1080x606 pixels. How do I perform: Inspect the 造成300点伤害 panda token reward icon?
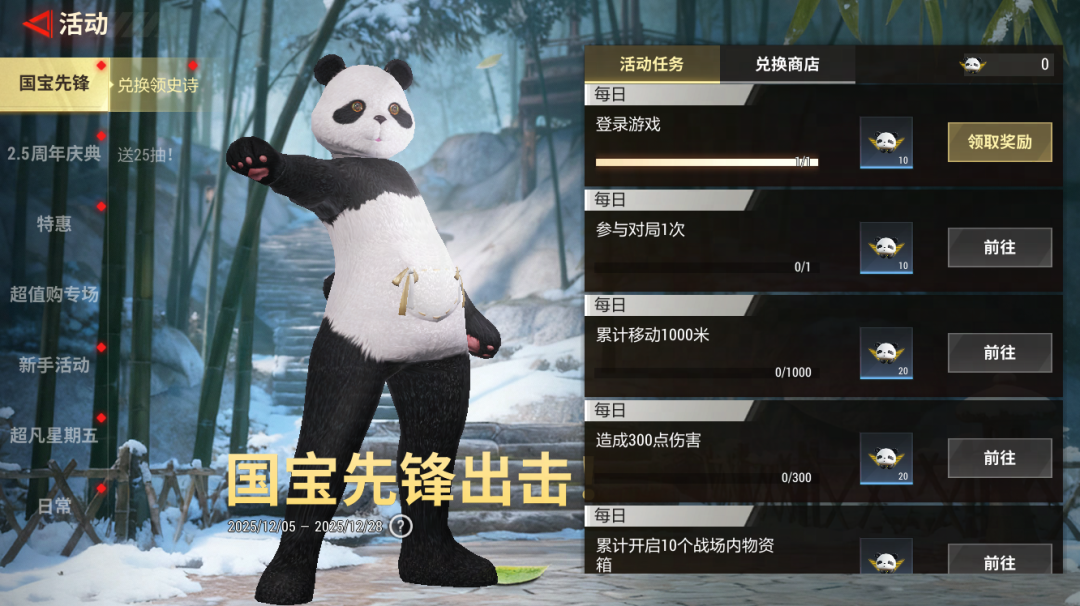click(886, 458)
